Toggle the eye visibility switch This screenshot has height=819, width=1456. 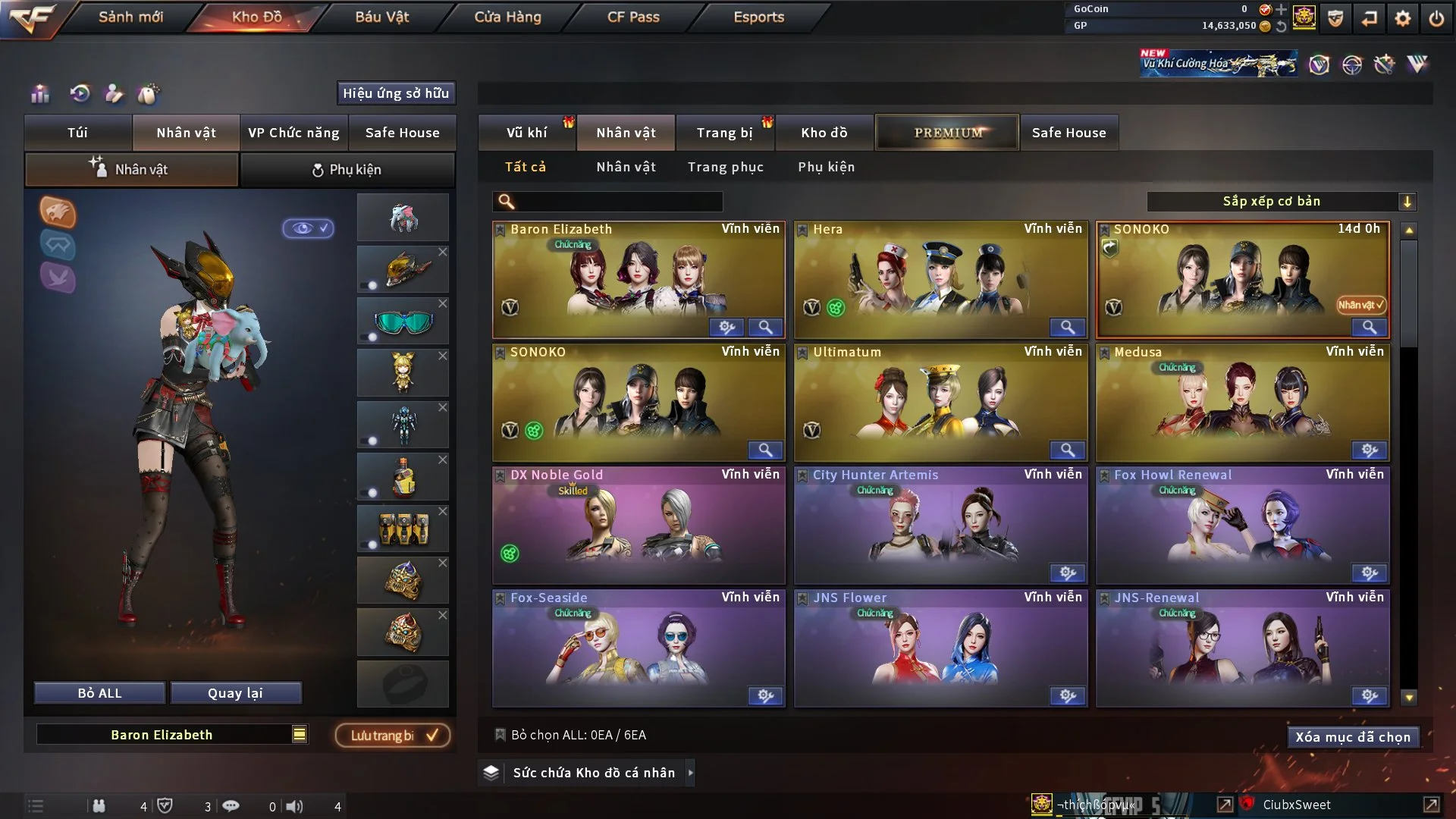[x=308, y=228]
